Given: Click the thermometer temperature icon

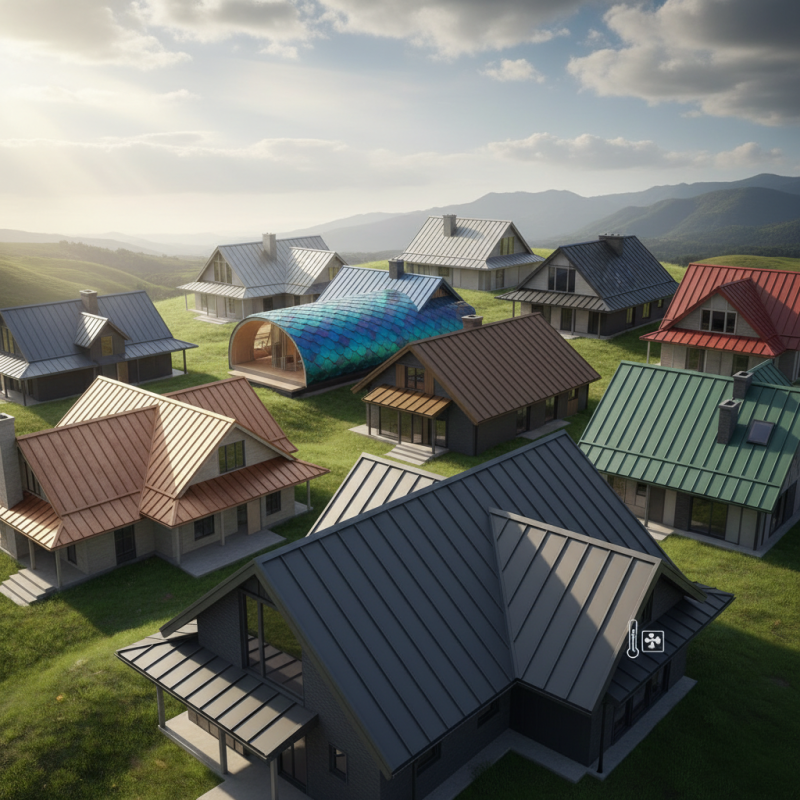Looking at the screenshot, I should 632,639.
